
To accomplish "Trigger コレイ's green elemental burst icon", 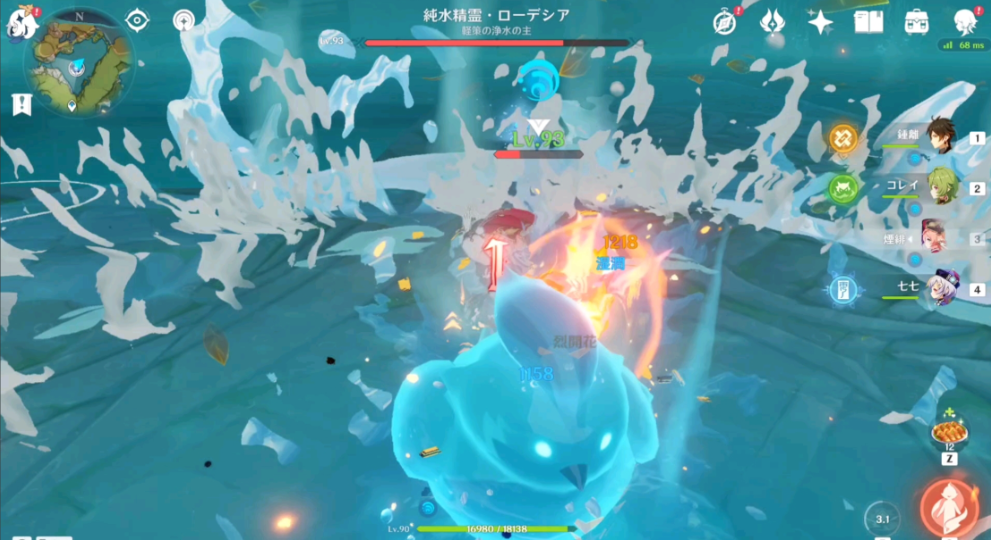I will point(843,187).
